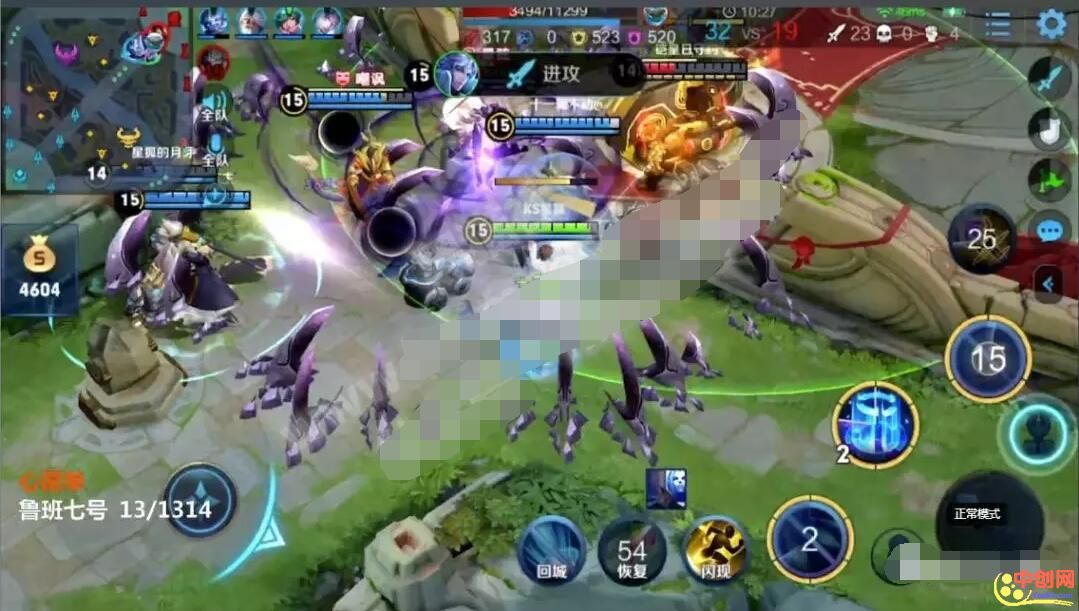Tap the movement joystick
This screenshot has height=611, width=1079.
(x=200, y=500)
